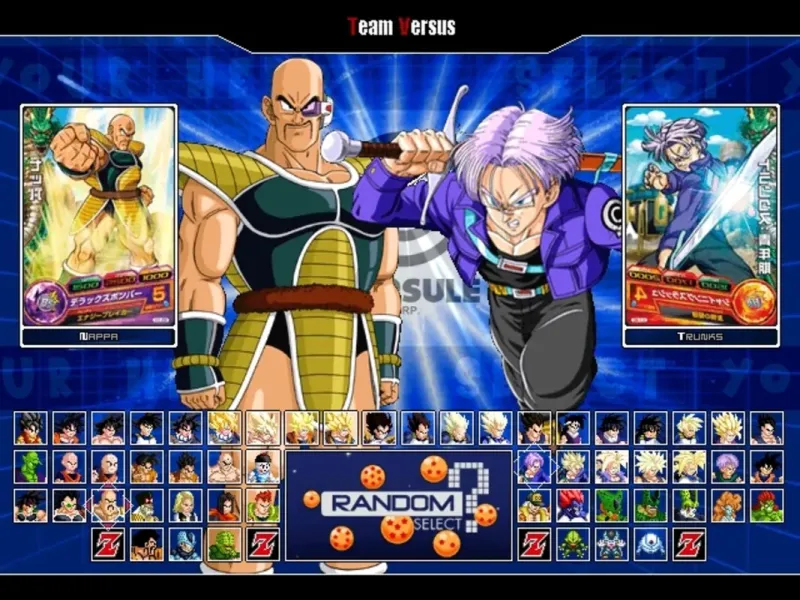Pick Android 16 with the red mohawk
This screenshot has height=600, width=800.
[x=262, y=505]
